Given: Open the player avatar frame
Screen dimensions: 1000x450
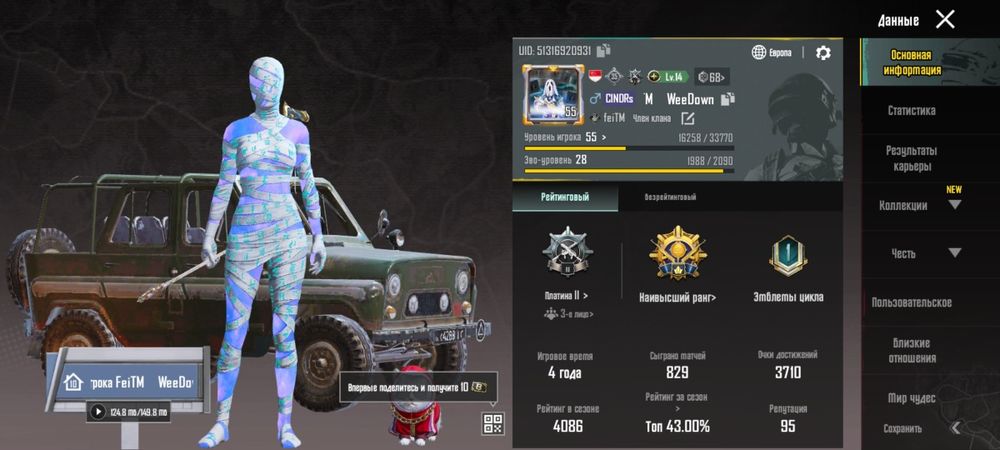Looking at the screenshot, I should click(x=549, y=98).
